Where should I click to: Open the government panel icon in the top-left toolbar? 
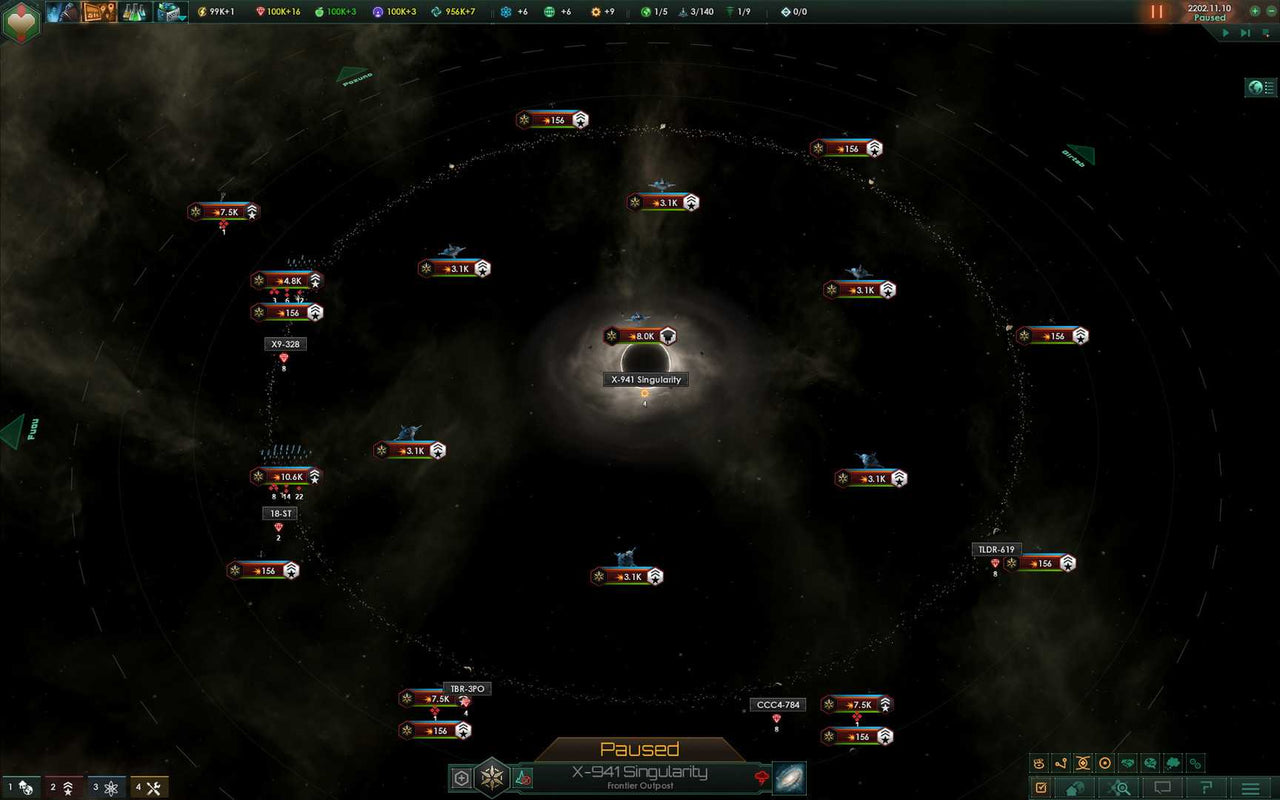[63, 13]
